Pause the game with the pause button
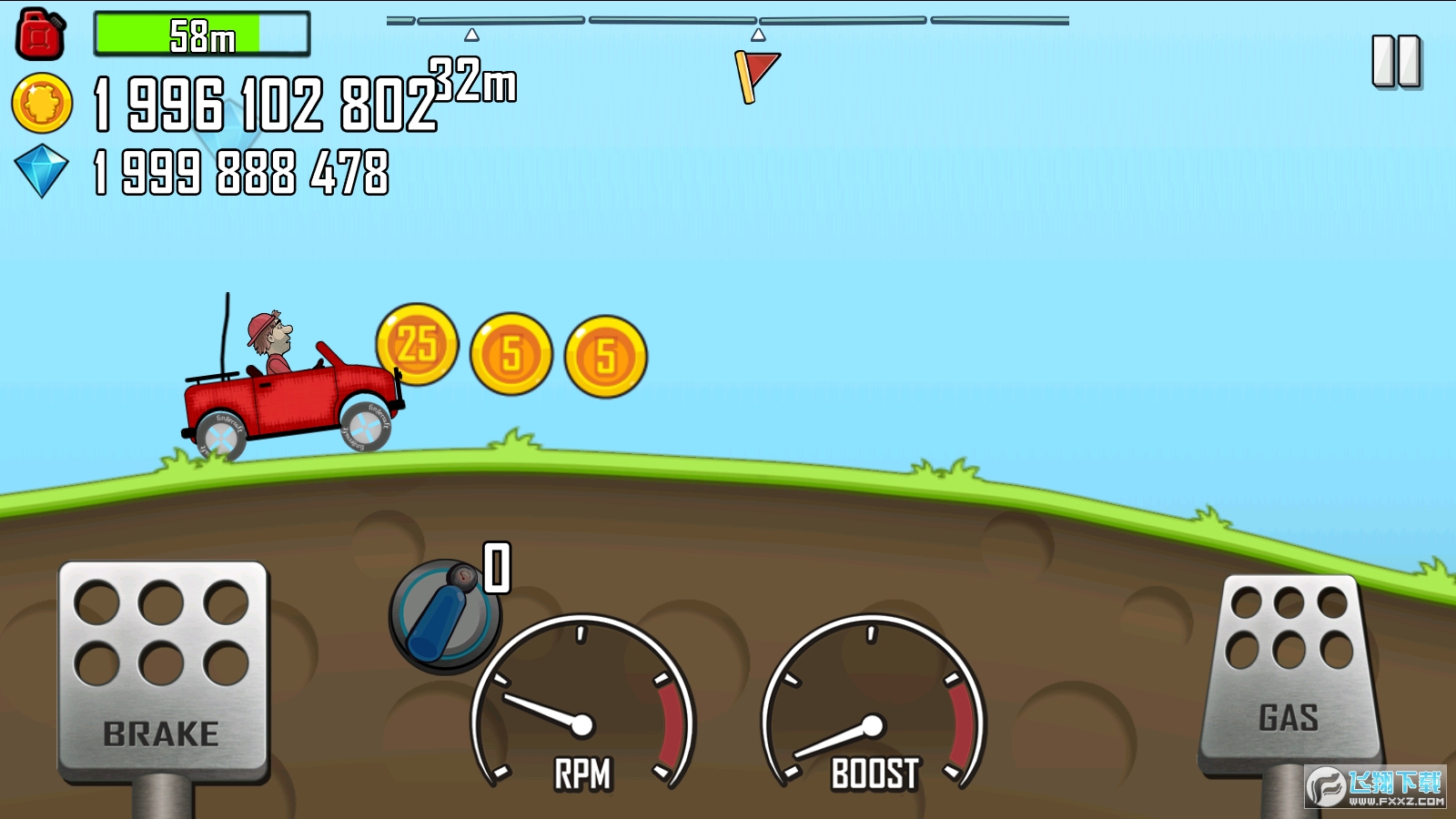This screenshot has width=1456, height=819. point(1396,62)
